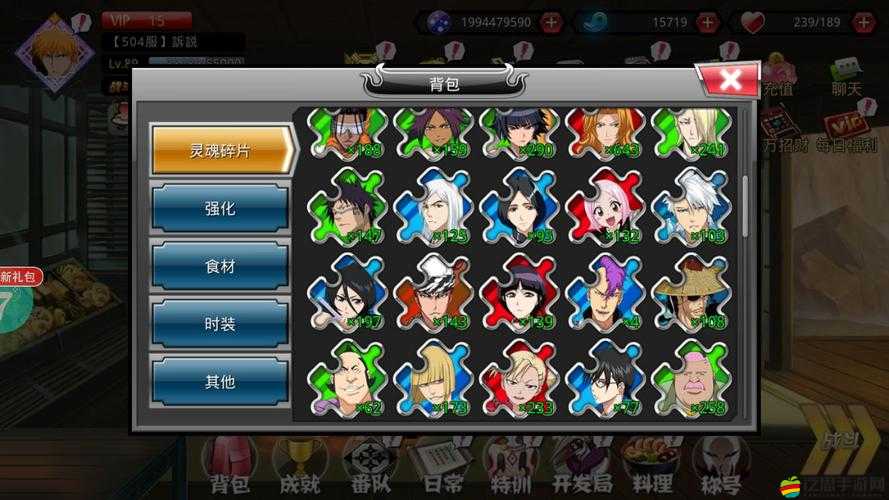The image size is (889, 500).
Task: Choose the 其他 tab
Action: 219,380
